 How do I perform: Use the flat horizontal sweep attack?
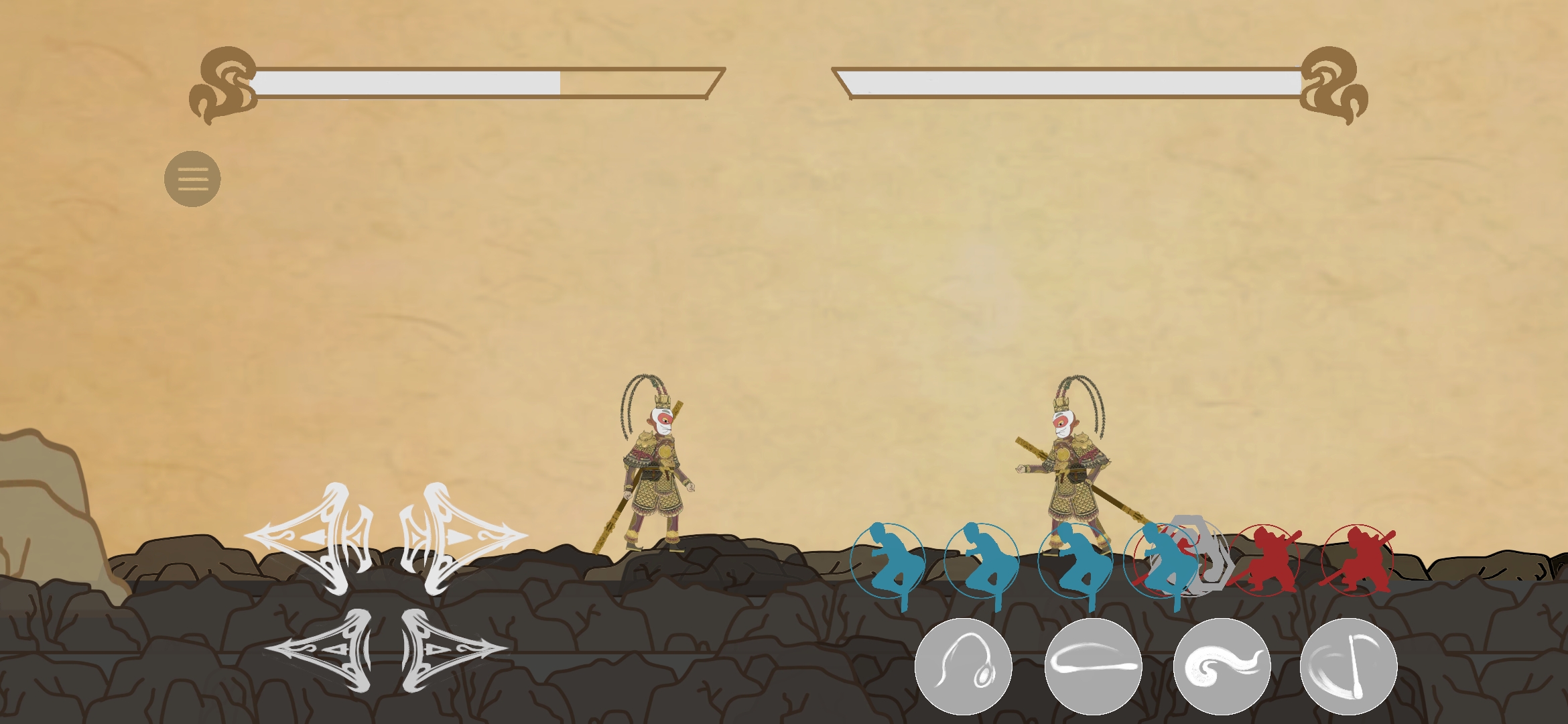pyautogui.click(x=1093, y=666)
